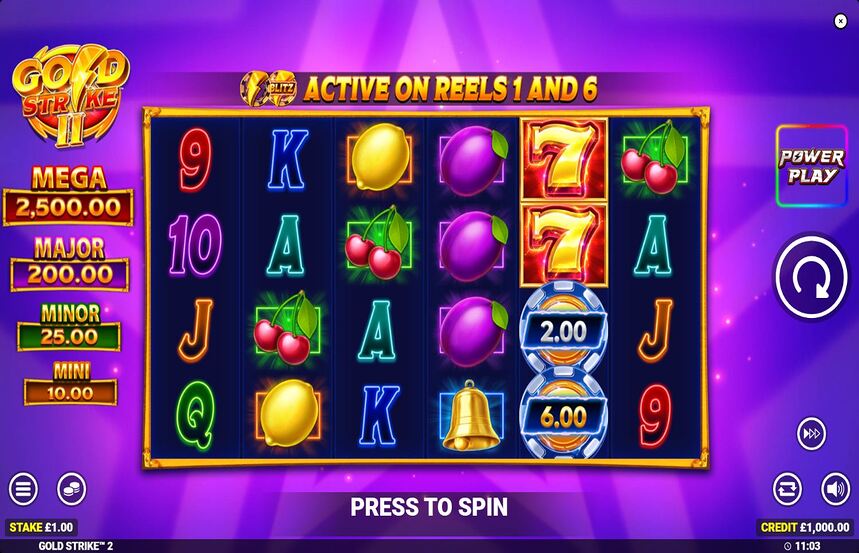Open the stake coins selector
This screenshot has height=553, width=859.
tap(71, 489)
